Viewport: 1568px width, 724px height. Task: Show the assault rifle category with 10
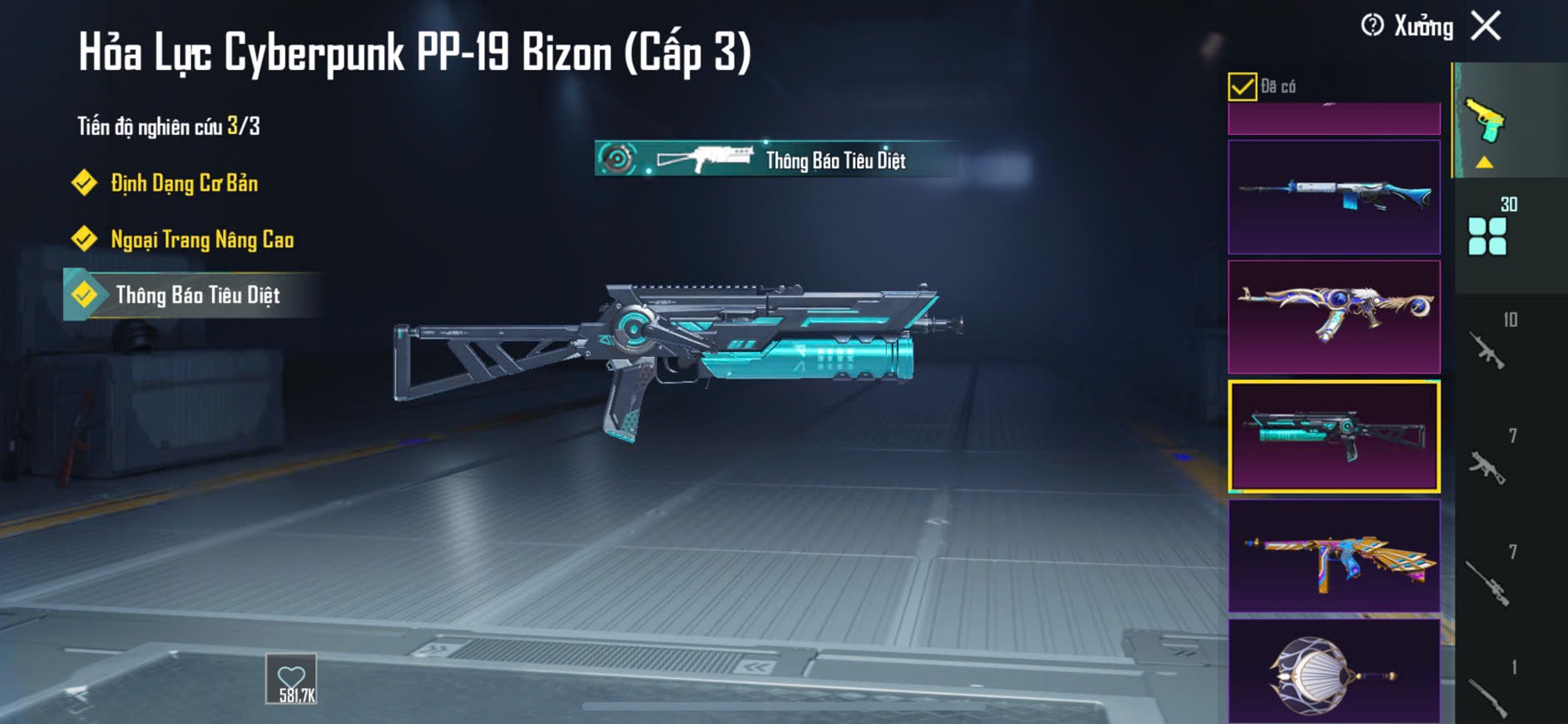[x=1488, y=348]
